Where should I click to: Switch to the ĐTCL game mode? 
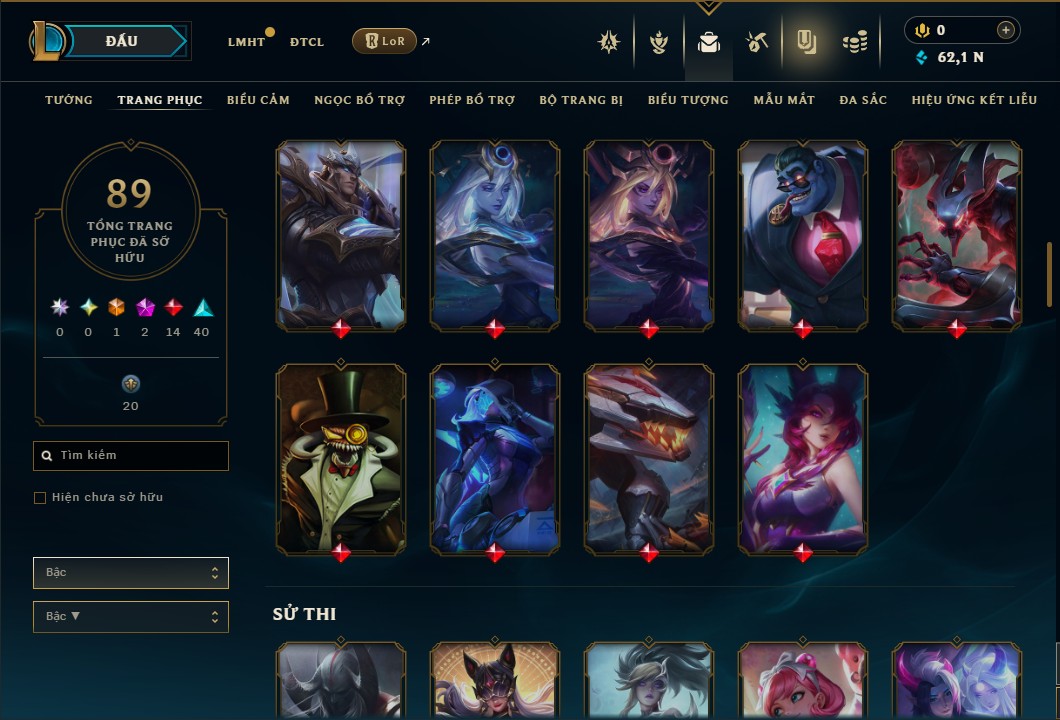pos(307,42)
